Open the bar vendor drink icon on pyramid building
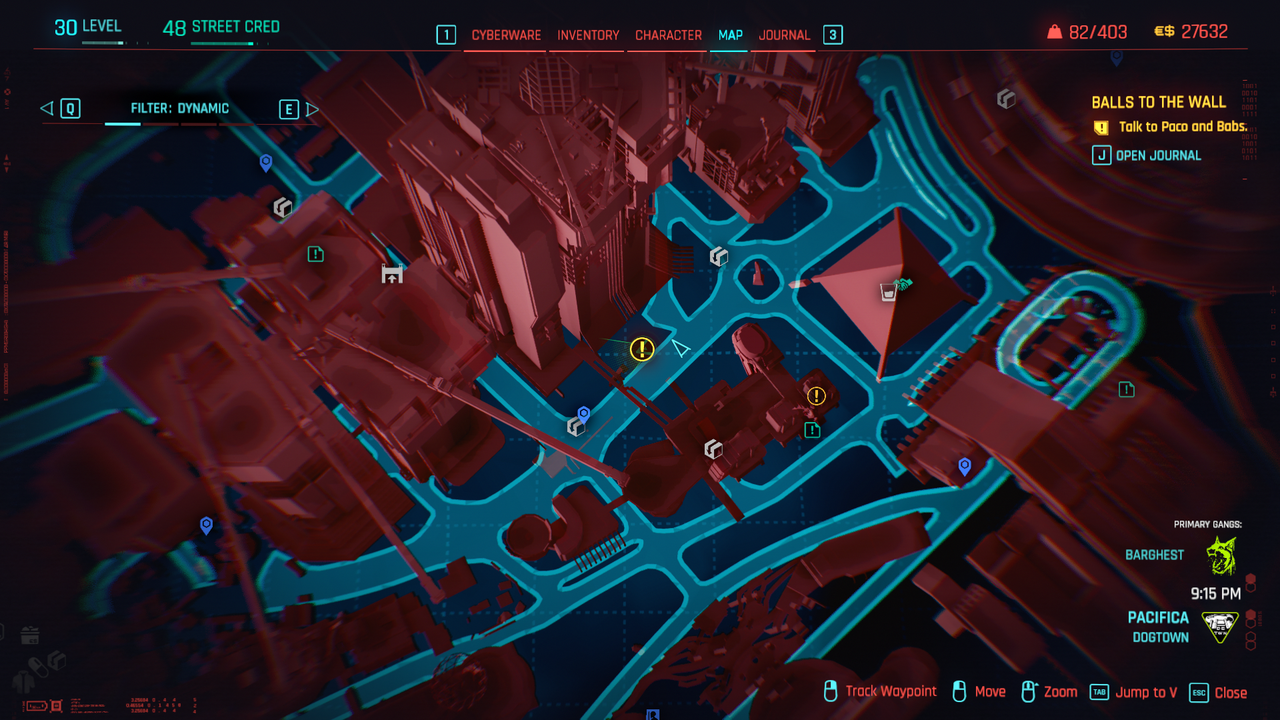The image size is (1280, 720). point(886,291)
